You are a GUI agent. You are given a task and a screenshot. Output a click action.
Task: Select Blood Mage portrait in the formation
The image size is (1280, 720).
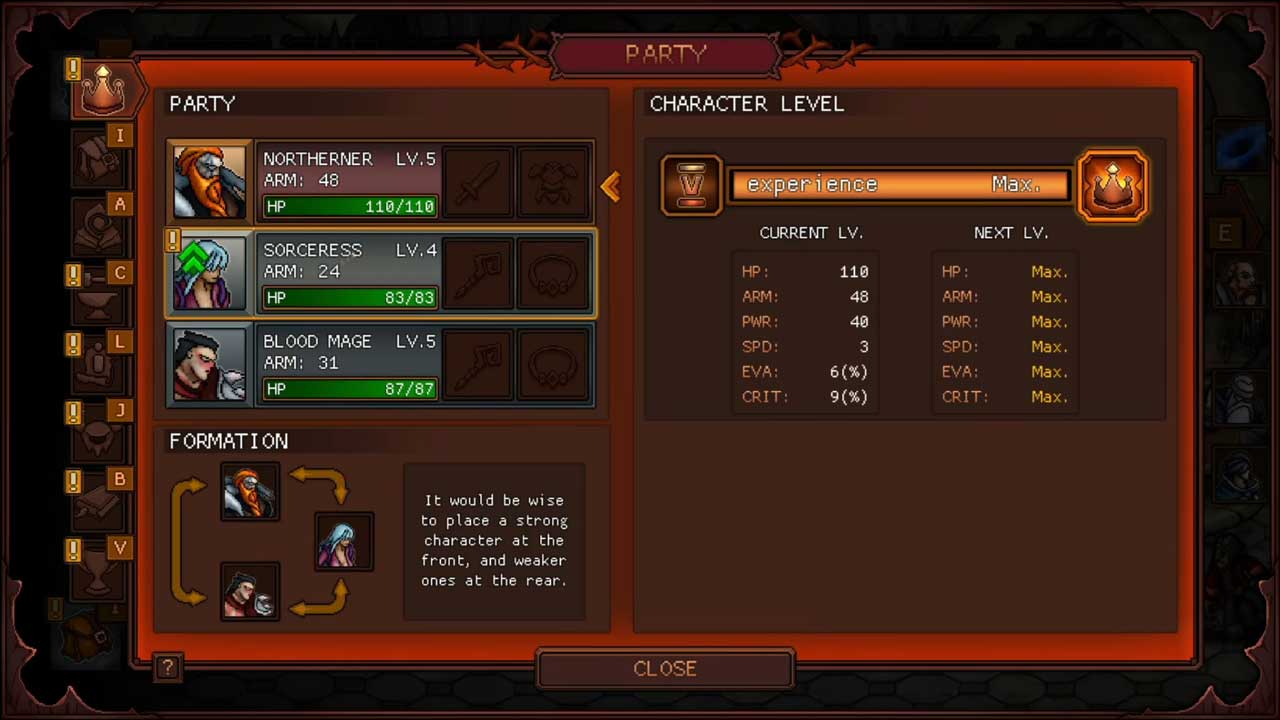tap(250, 591)
